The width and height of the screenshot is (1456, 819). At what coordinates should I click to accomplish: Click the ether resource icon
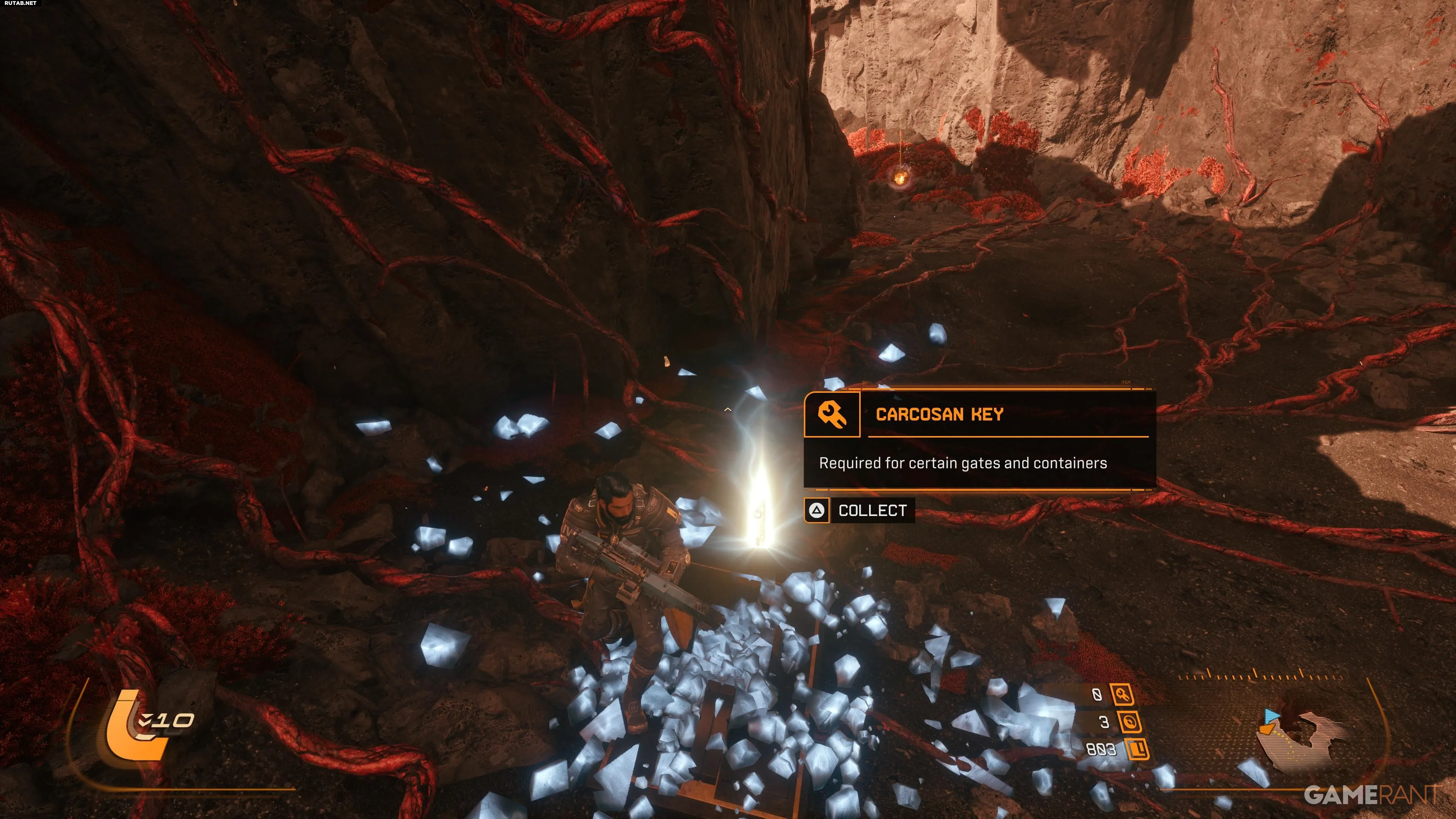point(1129,722)
